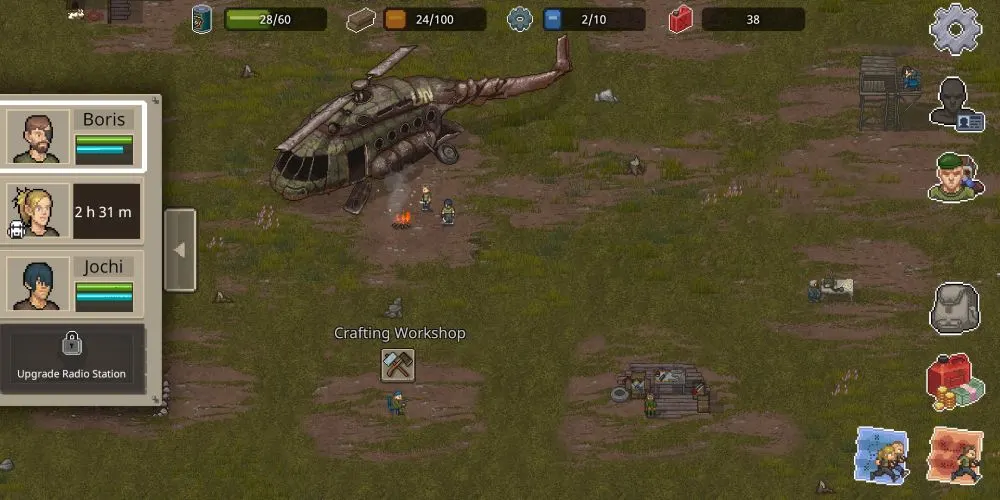
Task: Open the blue map expedition icon
Action: 881,455
